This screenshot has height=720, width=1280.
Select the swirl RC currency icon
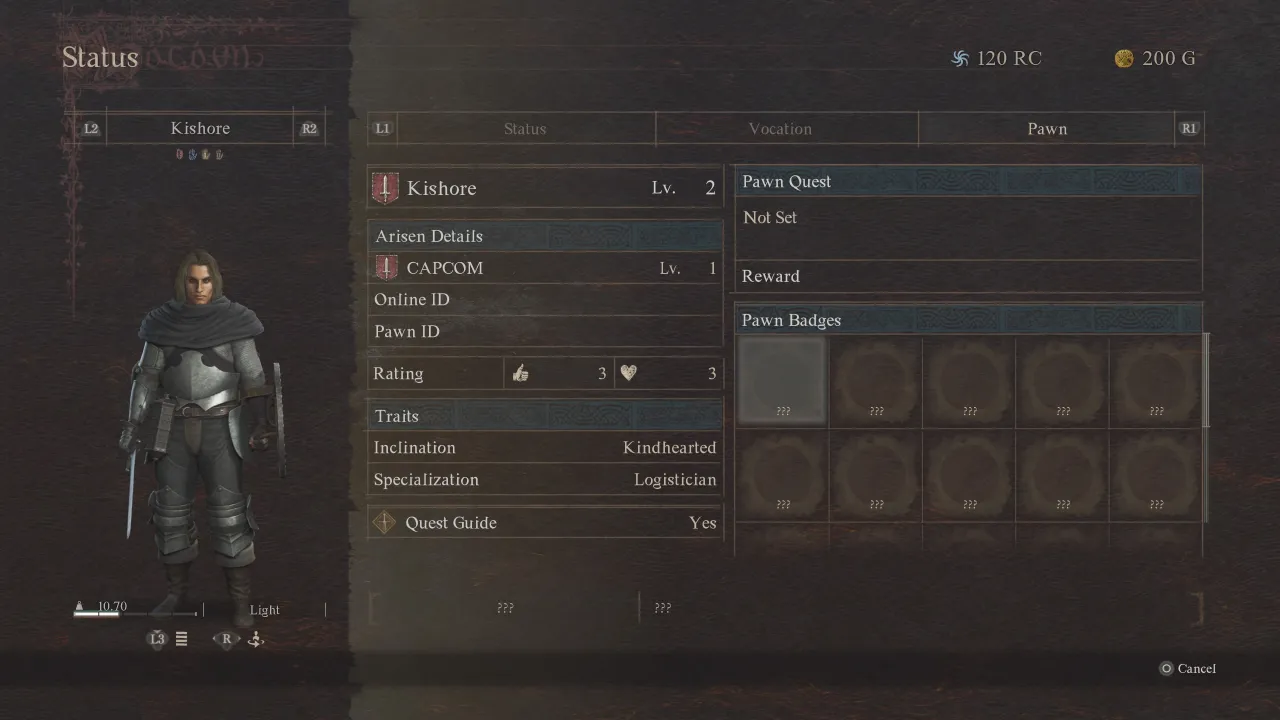961,58
